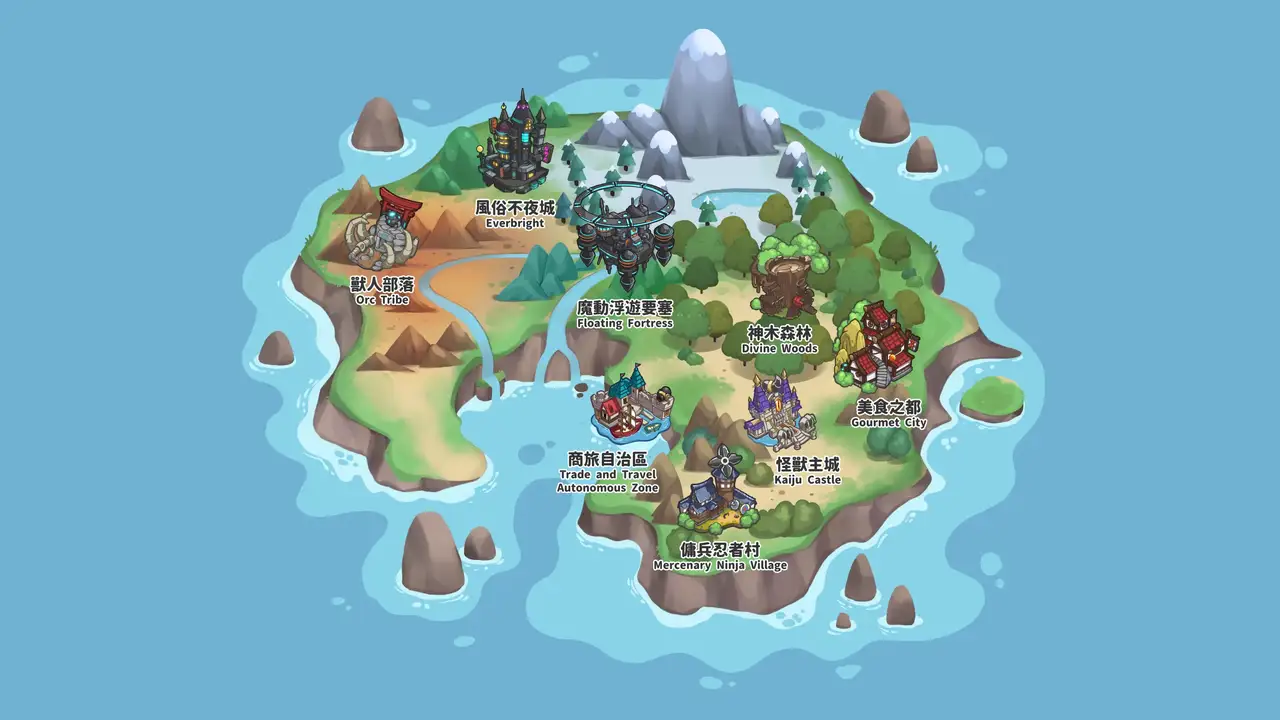Image resolution: width=1280 pixels, height=720 pixels.
Task: Visit the Trade and Travel Autonomous Zone
Action: [x=625, y=406]
